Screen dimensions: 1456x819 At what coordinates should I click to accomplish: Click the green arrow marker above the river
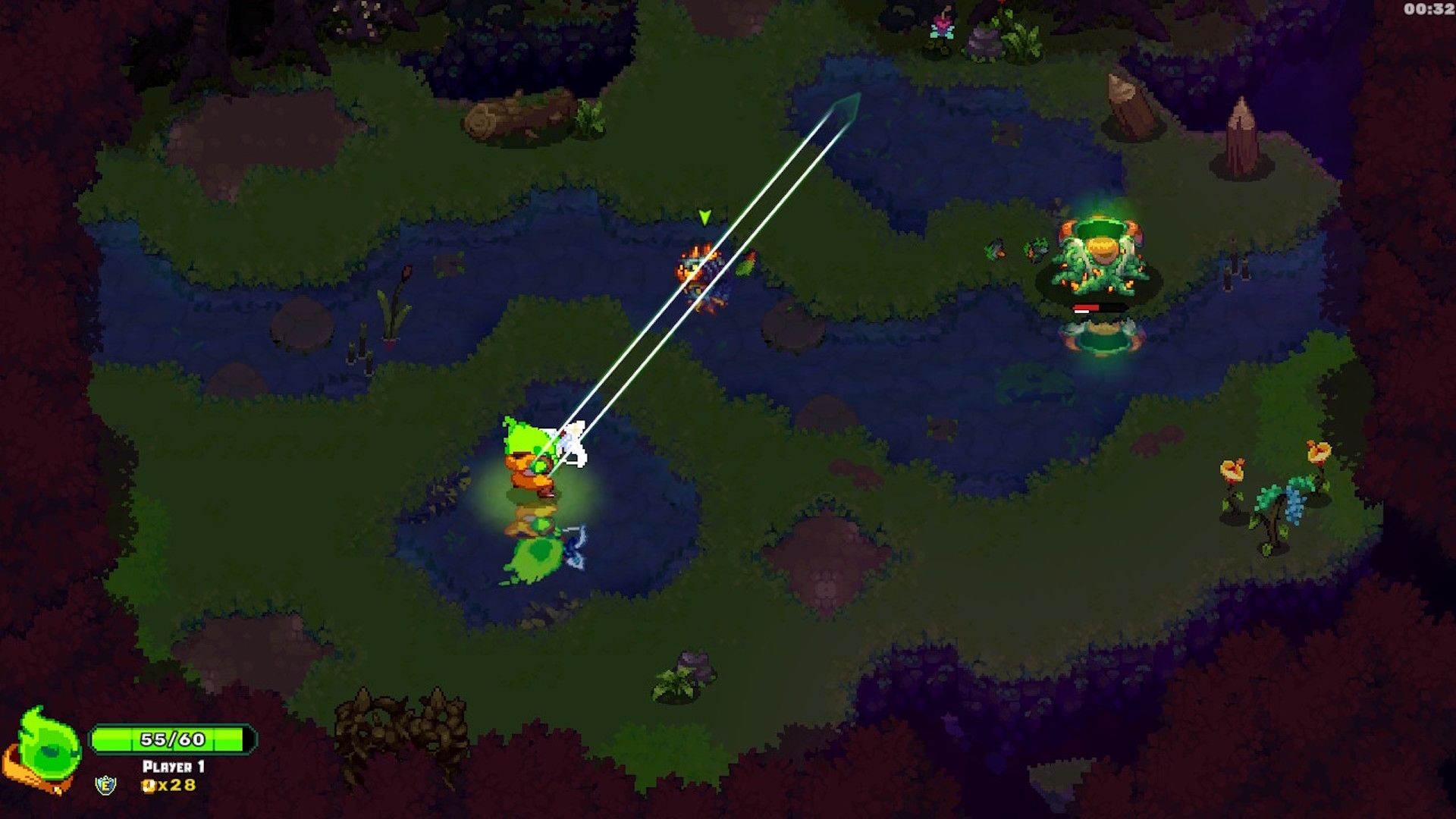click(x=704, y=216)
